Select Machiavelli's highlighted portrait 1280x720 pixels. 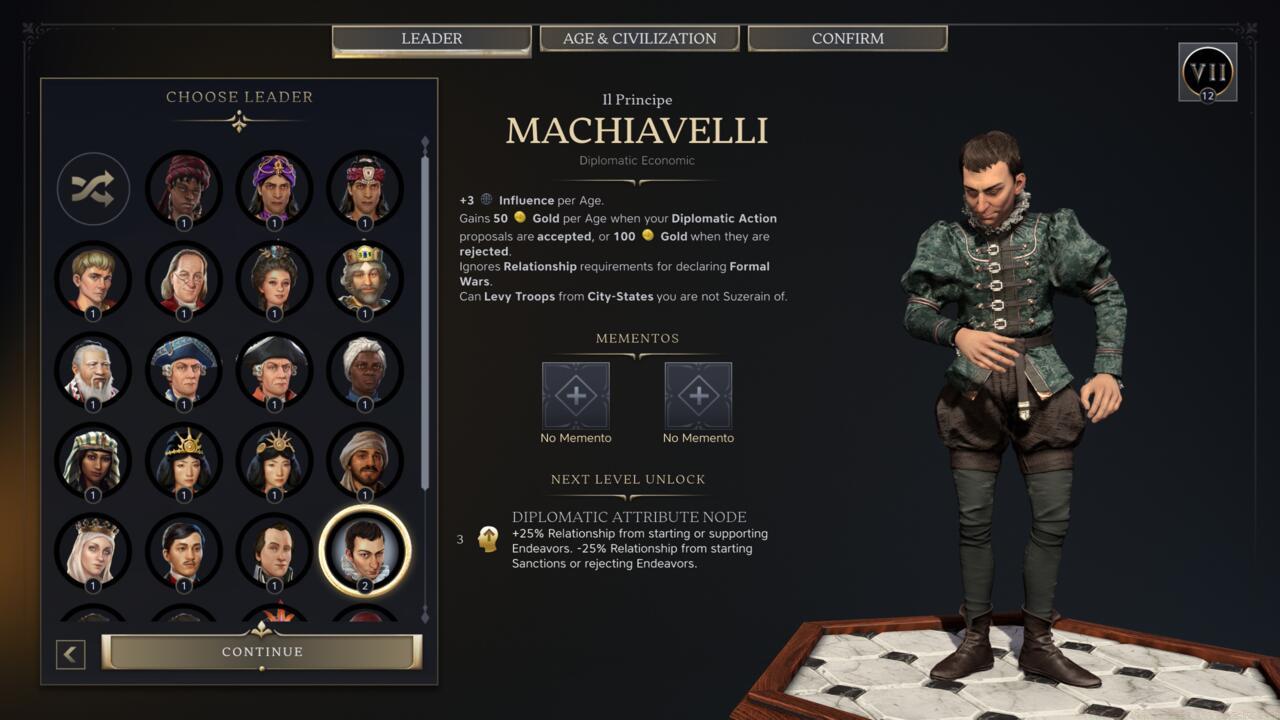pos(365,550)
